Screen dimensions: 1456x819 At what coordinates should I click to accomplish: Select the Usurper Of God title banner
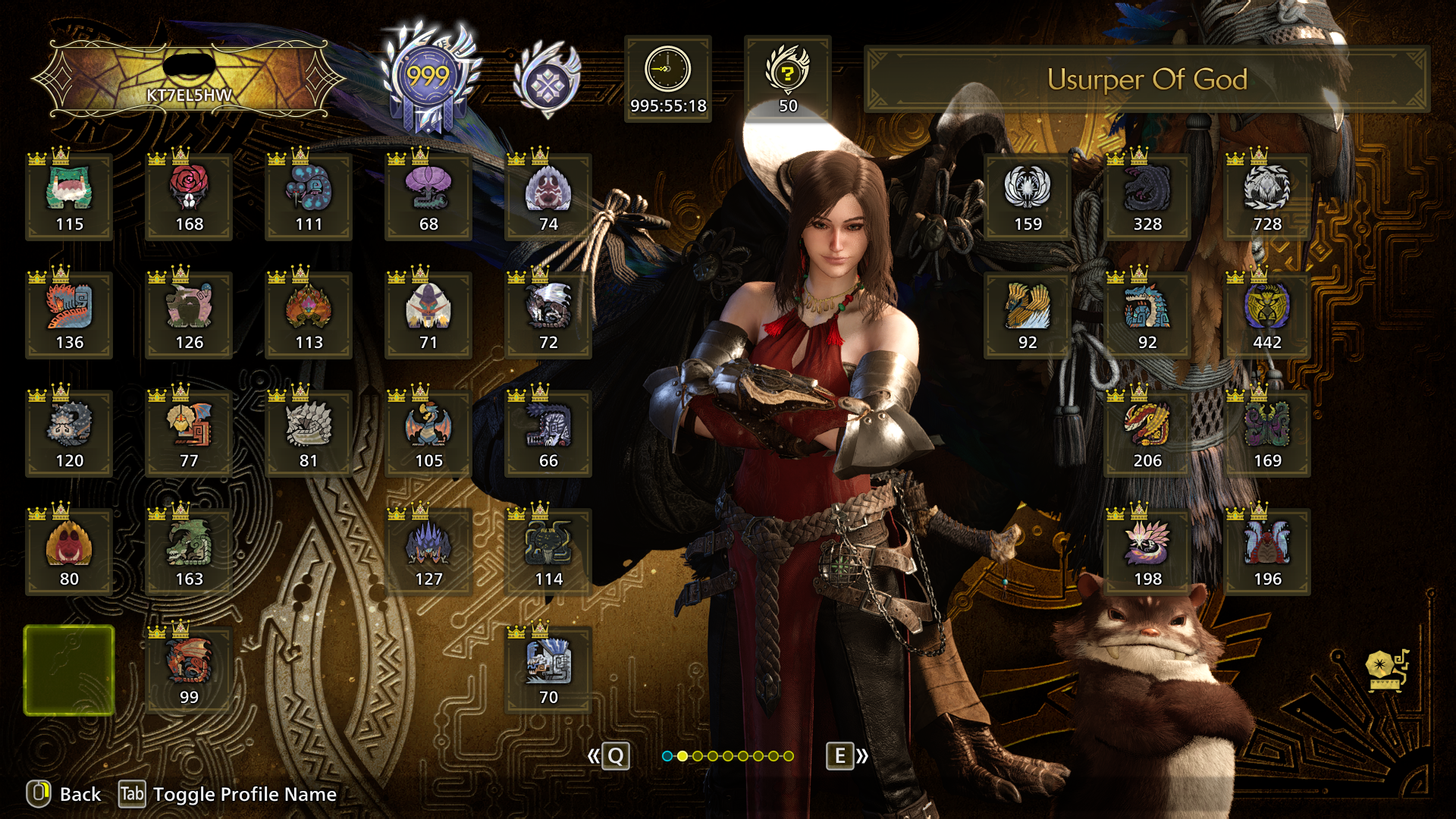pos(1147,80)
